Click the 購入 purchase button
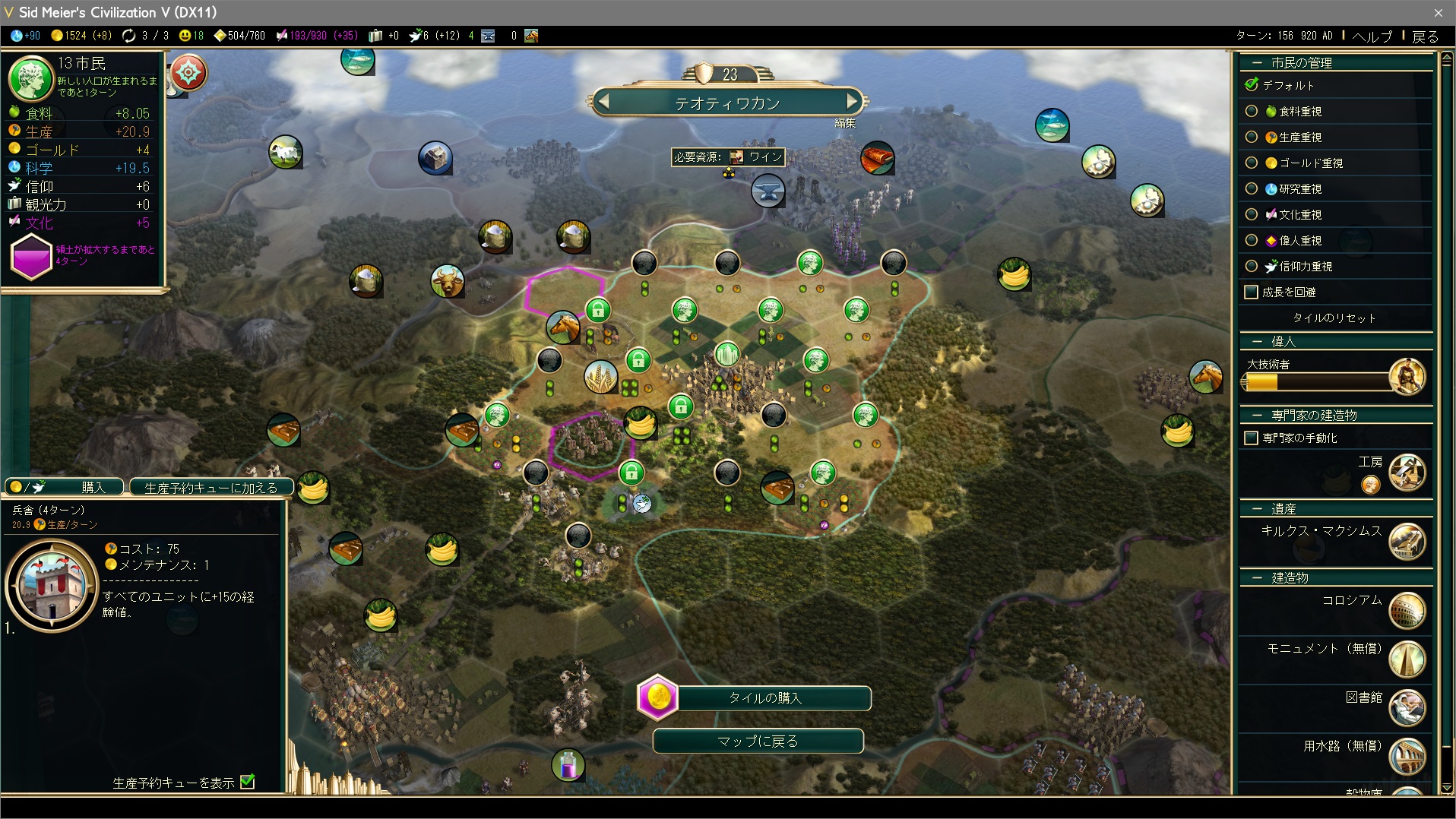The width and height of the screenshot is (1456, 819). pyautogui.click(x=64, y=487)
